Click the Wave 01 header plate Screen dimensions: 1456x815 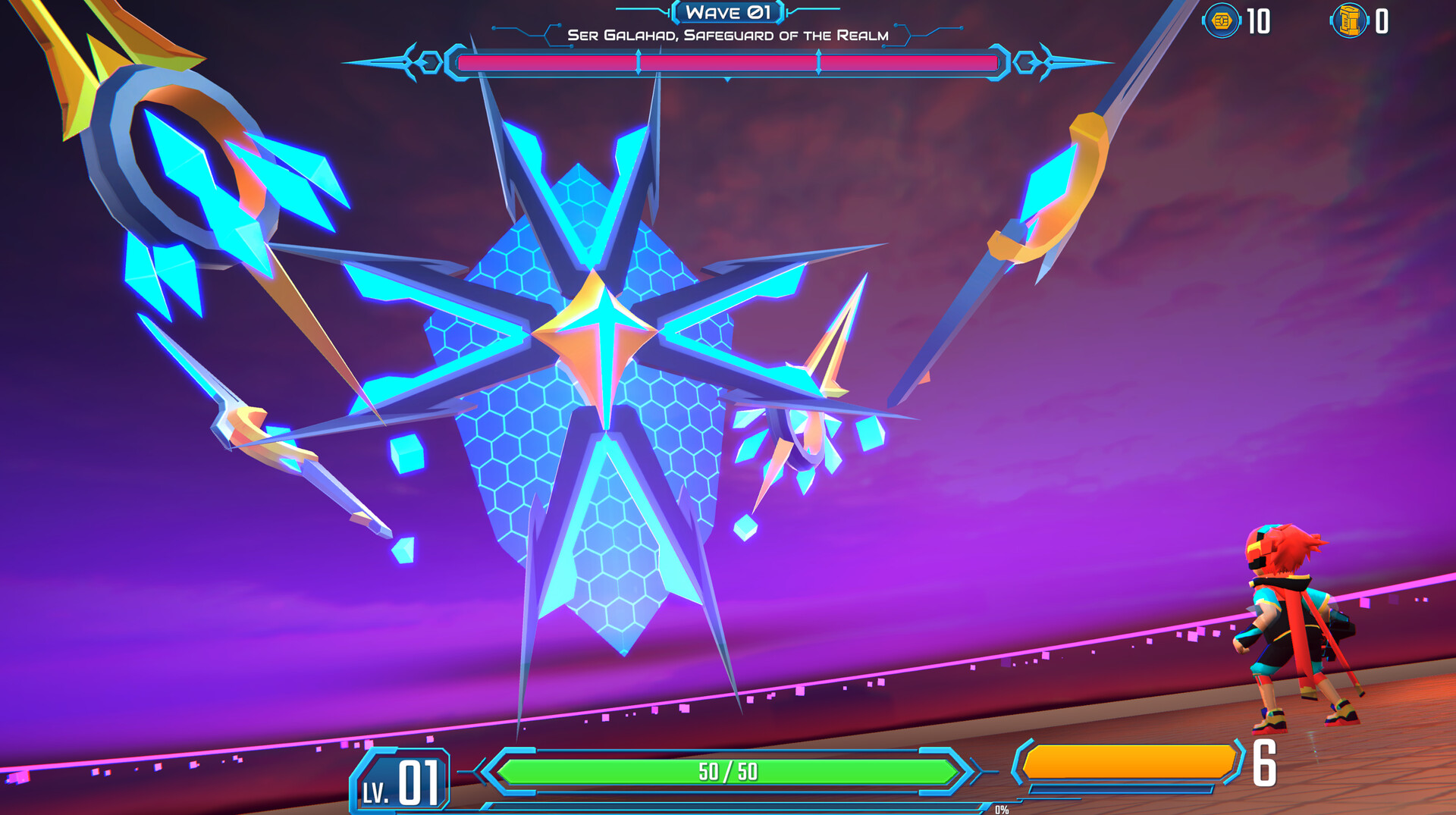728,13
